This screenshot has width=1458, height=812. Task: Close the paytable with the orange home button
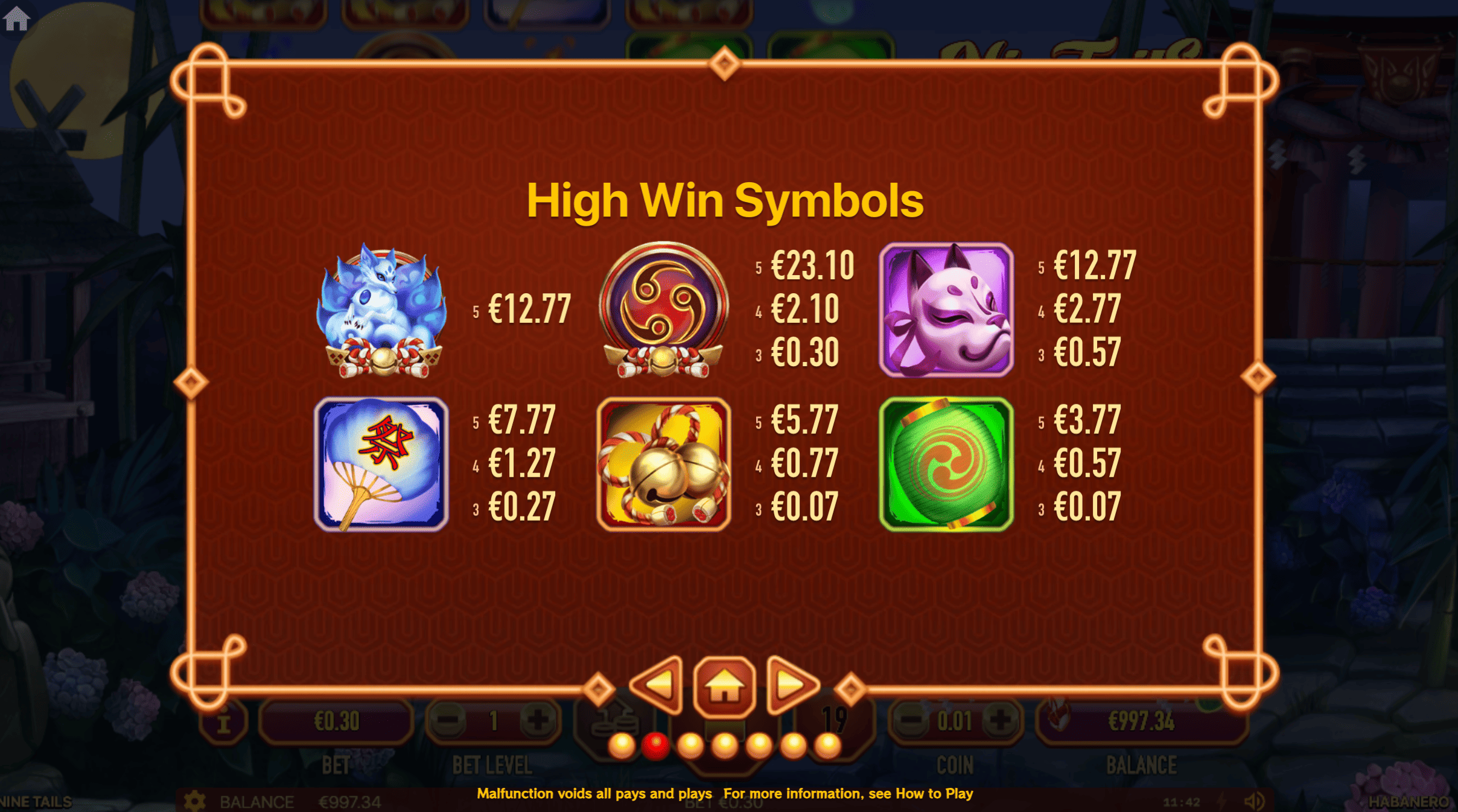click(724, 687)
